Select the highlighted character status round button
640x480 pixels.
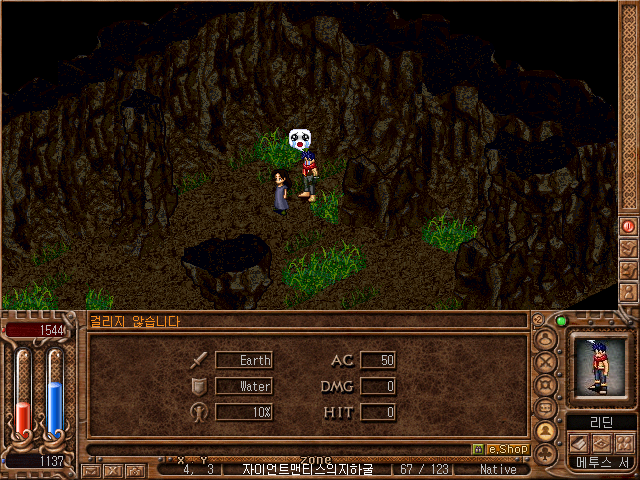pyautogui.click(x=547, y=431)
